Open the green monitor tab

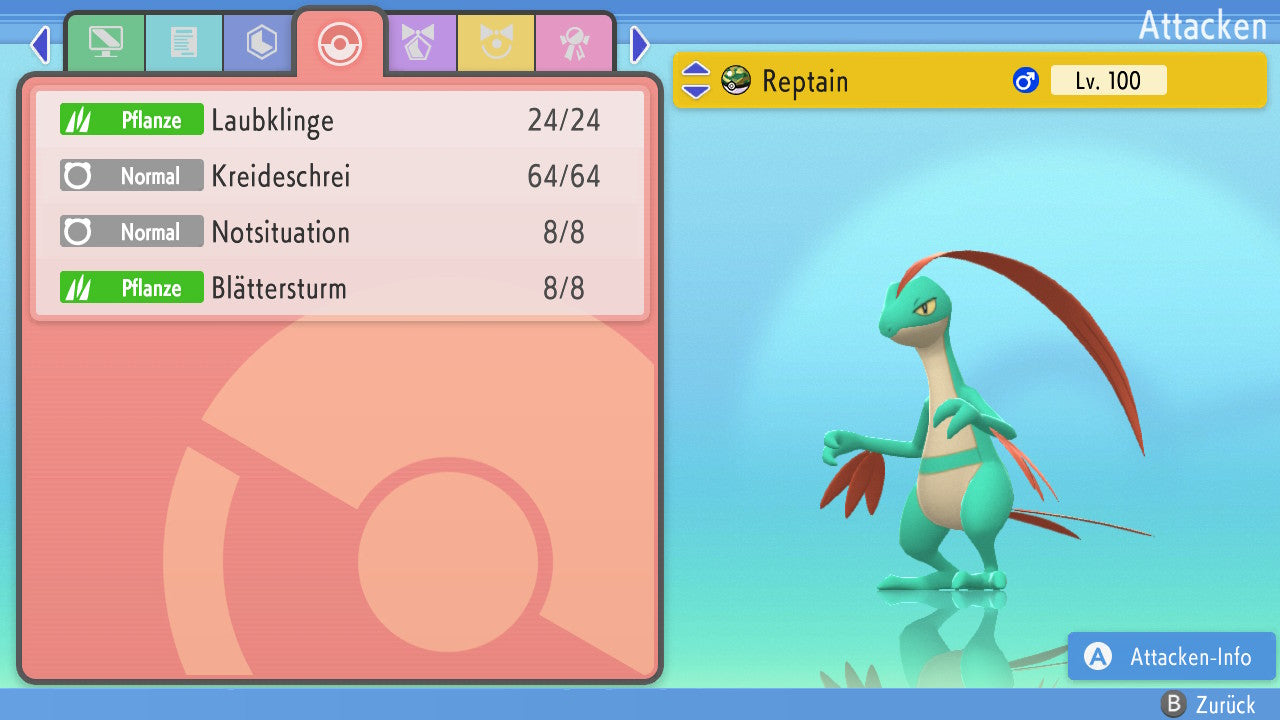pos(105,43)
